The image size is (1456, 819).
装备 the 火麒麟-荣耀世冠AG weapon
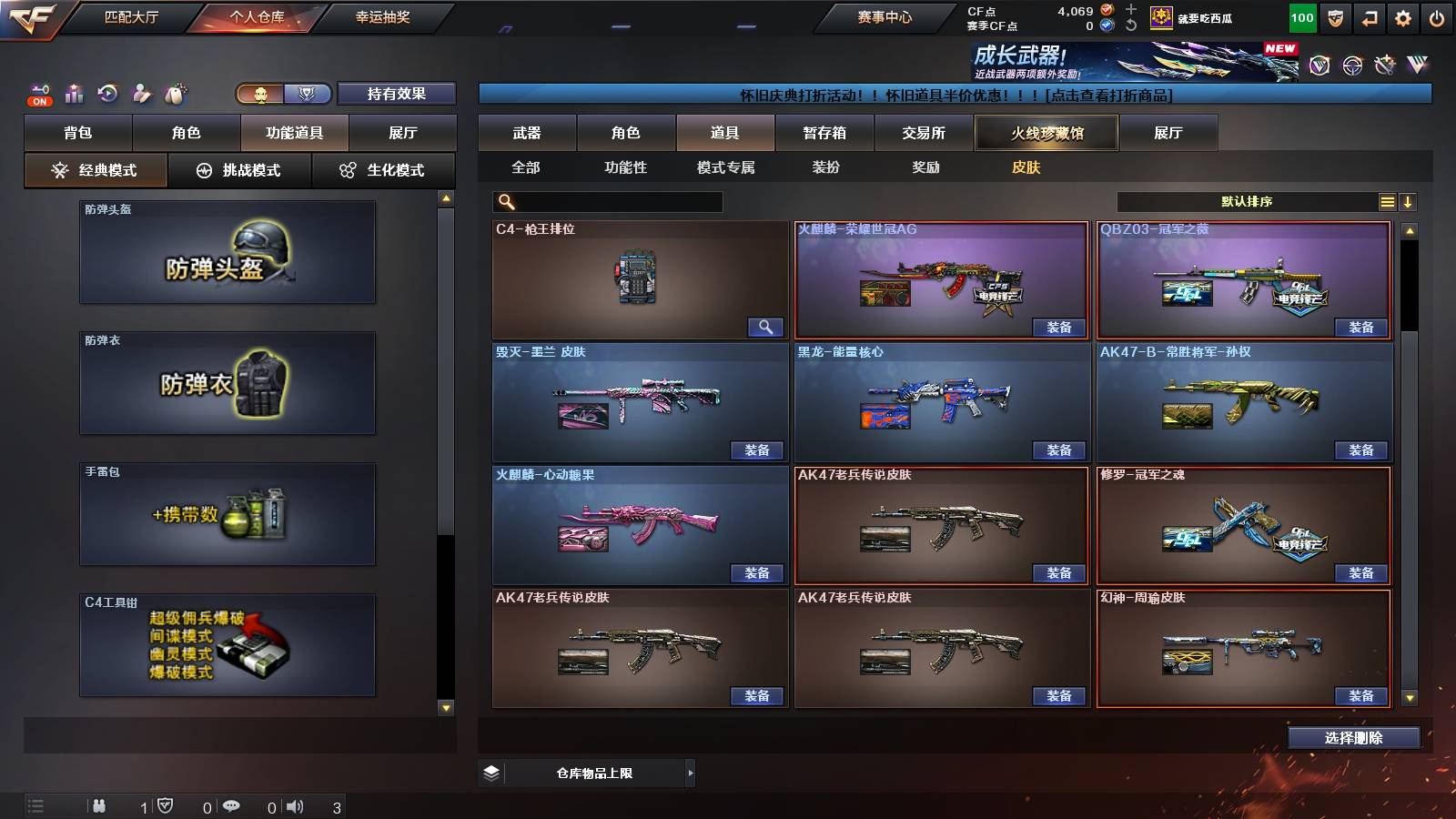(1059, 326)
